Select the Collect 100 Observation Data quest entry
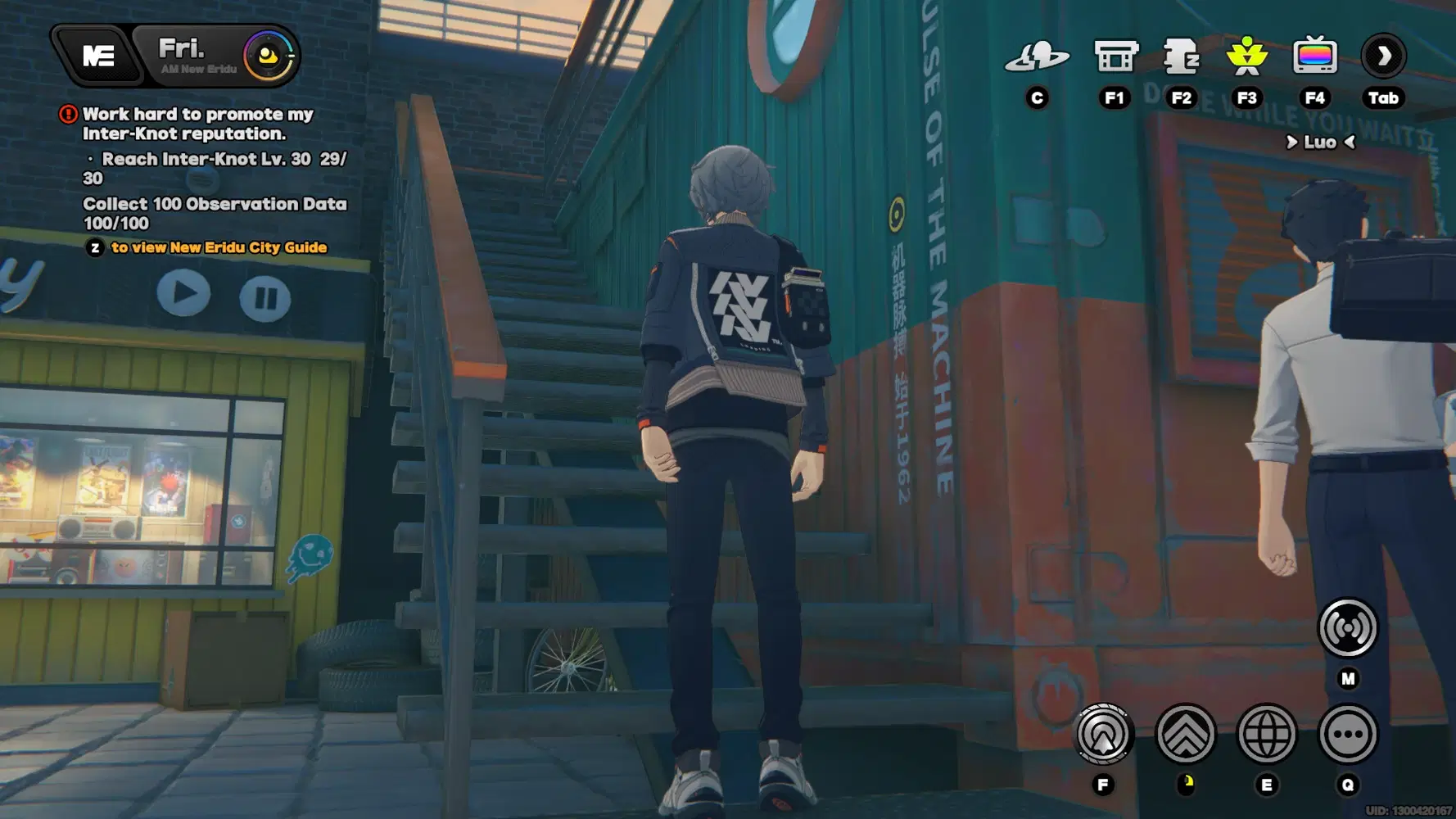This screenshot has height=819, width=1456. point(215,204)
